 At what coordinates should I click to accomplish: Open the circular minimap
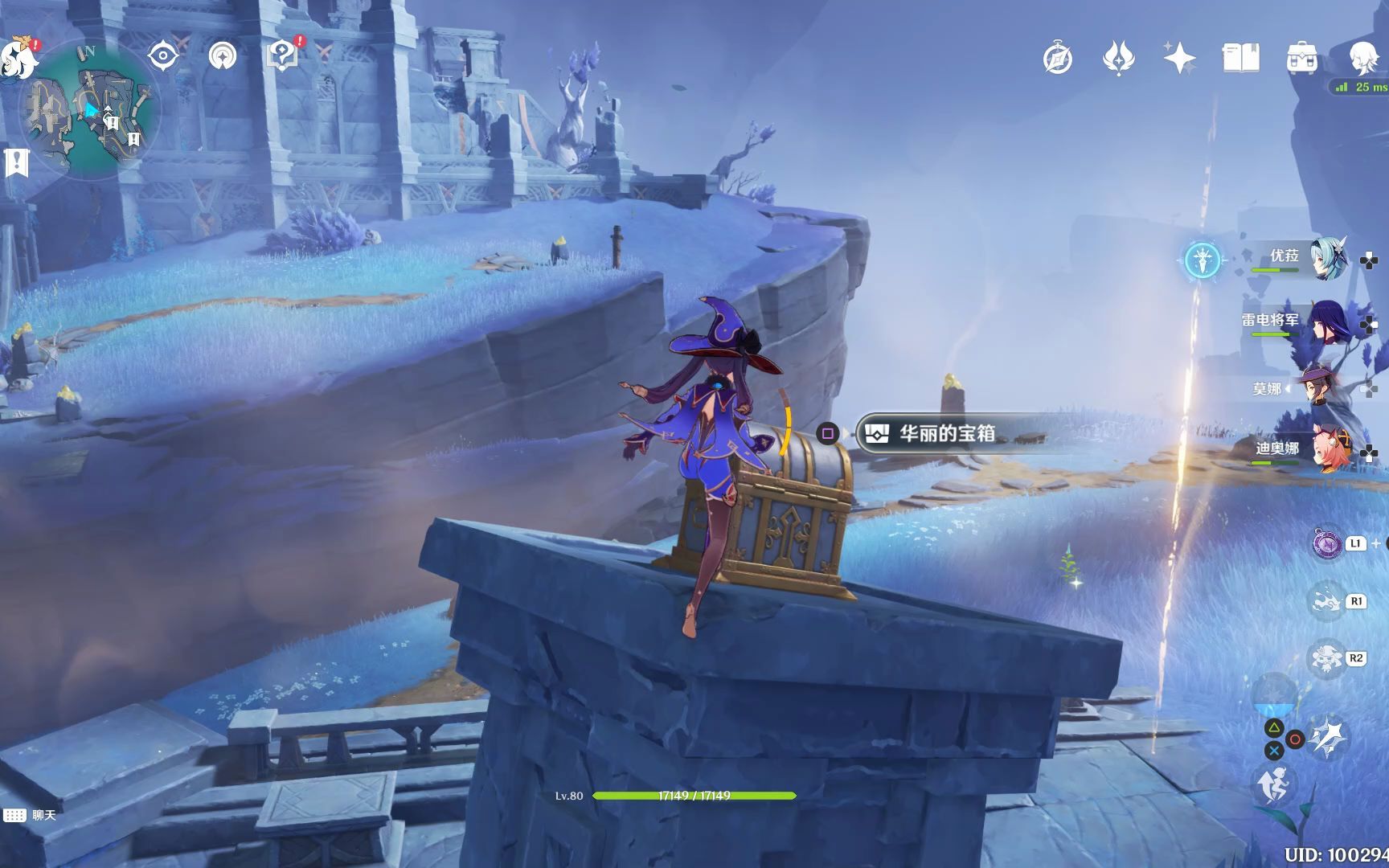tap(90, 108)
